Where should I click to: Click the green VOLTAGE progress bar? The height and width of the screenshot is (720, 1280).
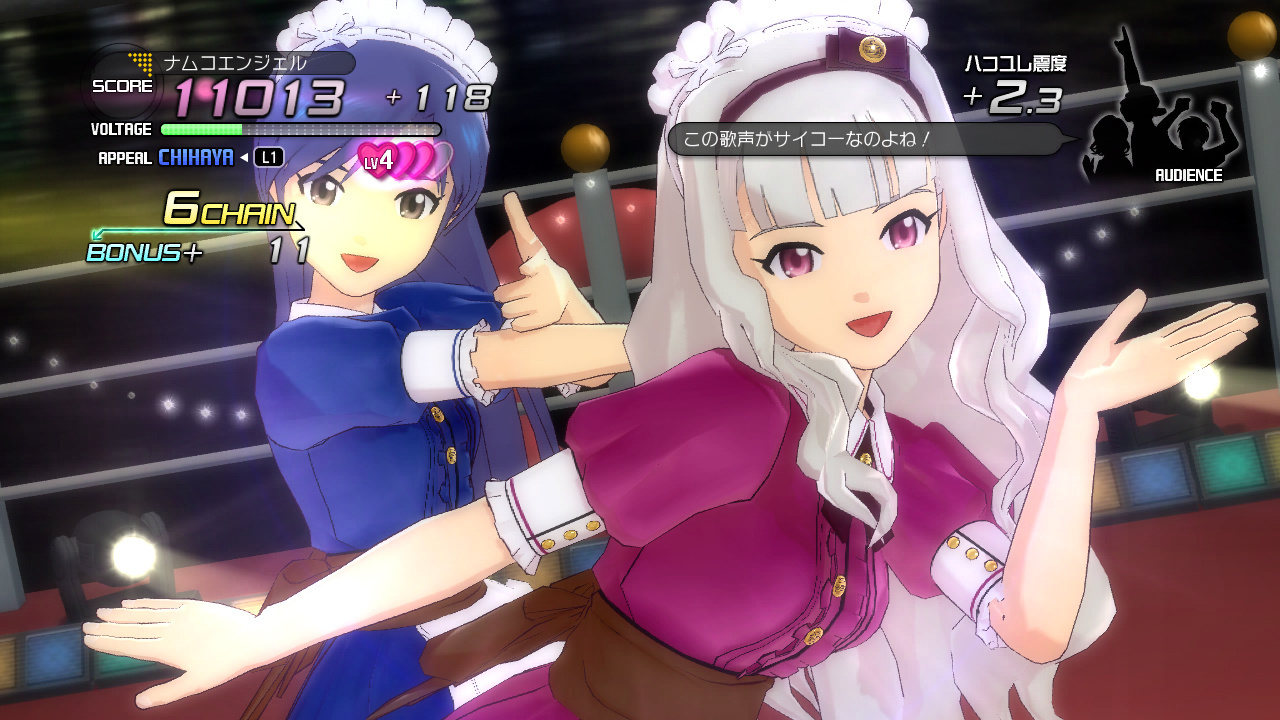200,130
